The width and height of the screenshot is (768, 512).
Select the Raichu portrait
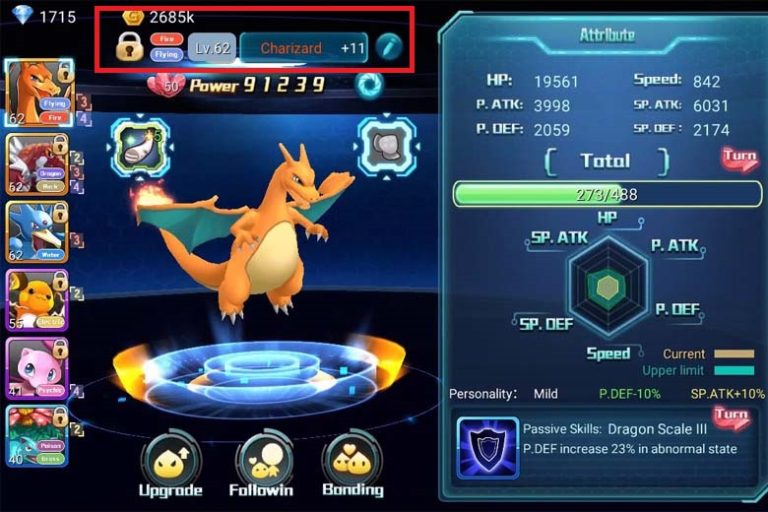point(36,300)
